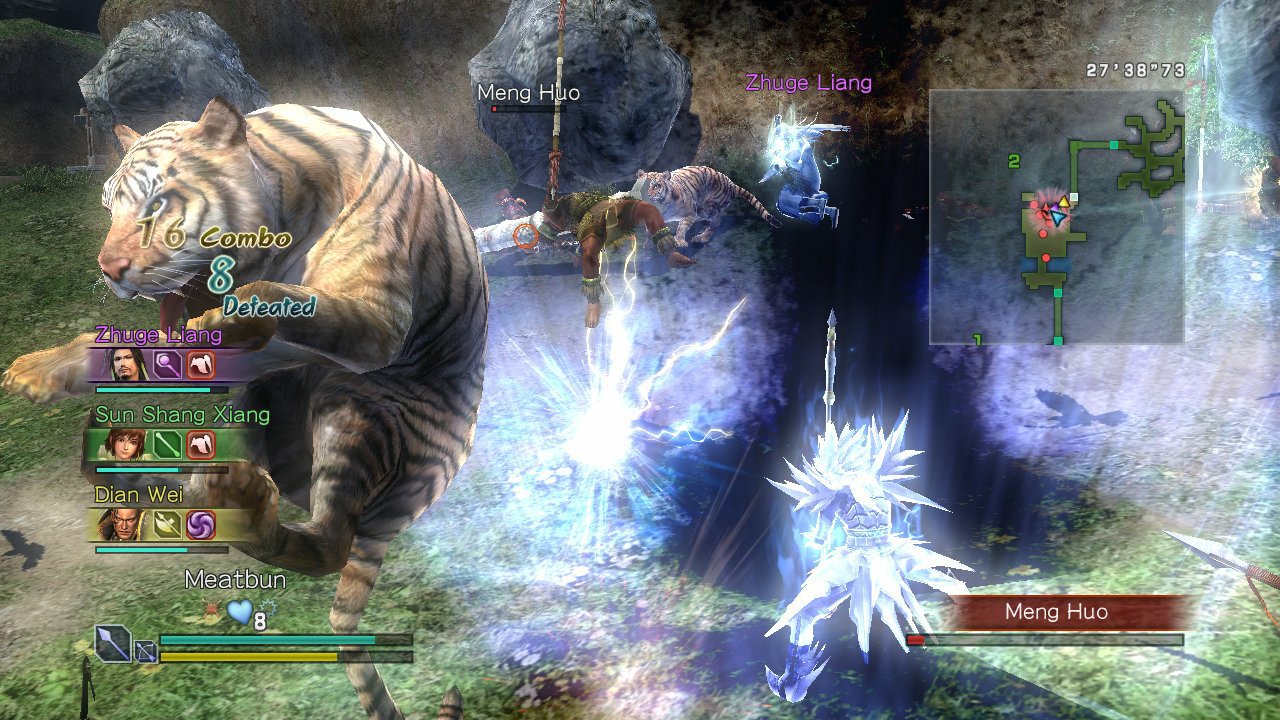Click the red boot item icon beside Zhuge Liang
The height and width of the screenshot is (720, 1280).
click(x=202, y=365)
